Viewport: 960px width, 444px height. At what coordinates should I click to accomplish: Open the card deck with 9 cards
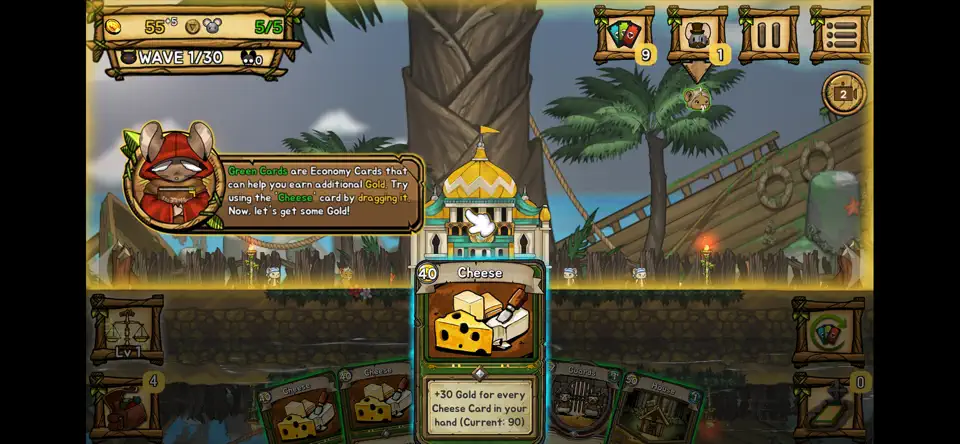coord(624,36)
